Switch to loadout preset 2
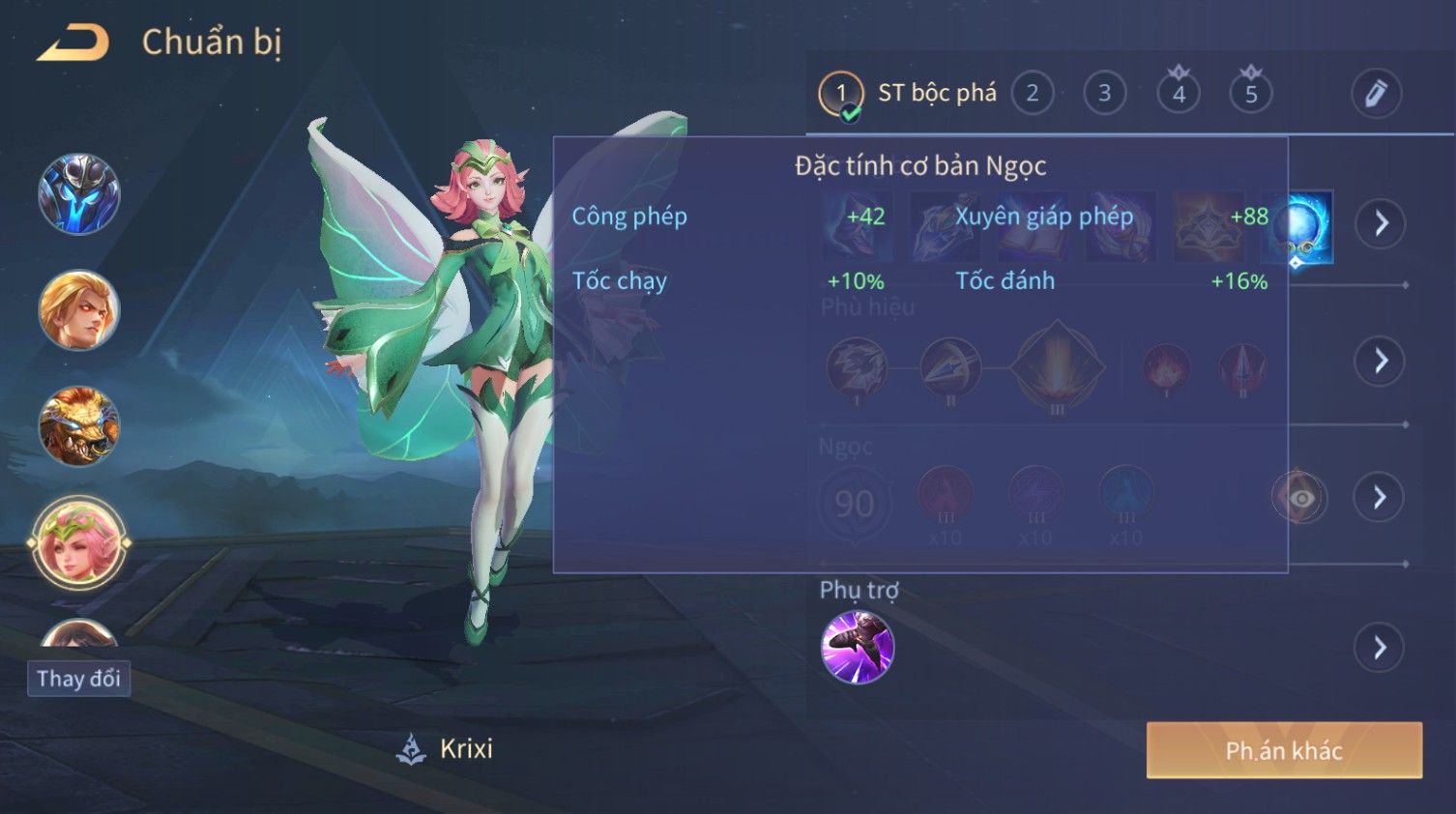1456x814 pixels. coord(1033,94)
